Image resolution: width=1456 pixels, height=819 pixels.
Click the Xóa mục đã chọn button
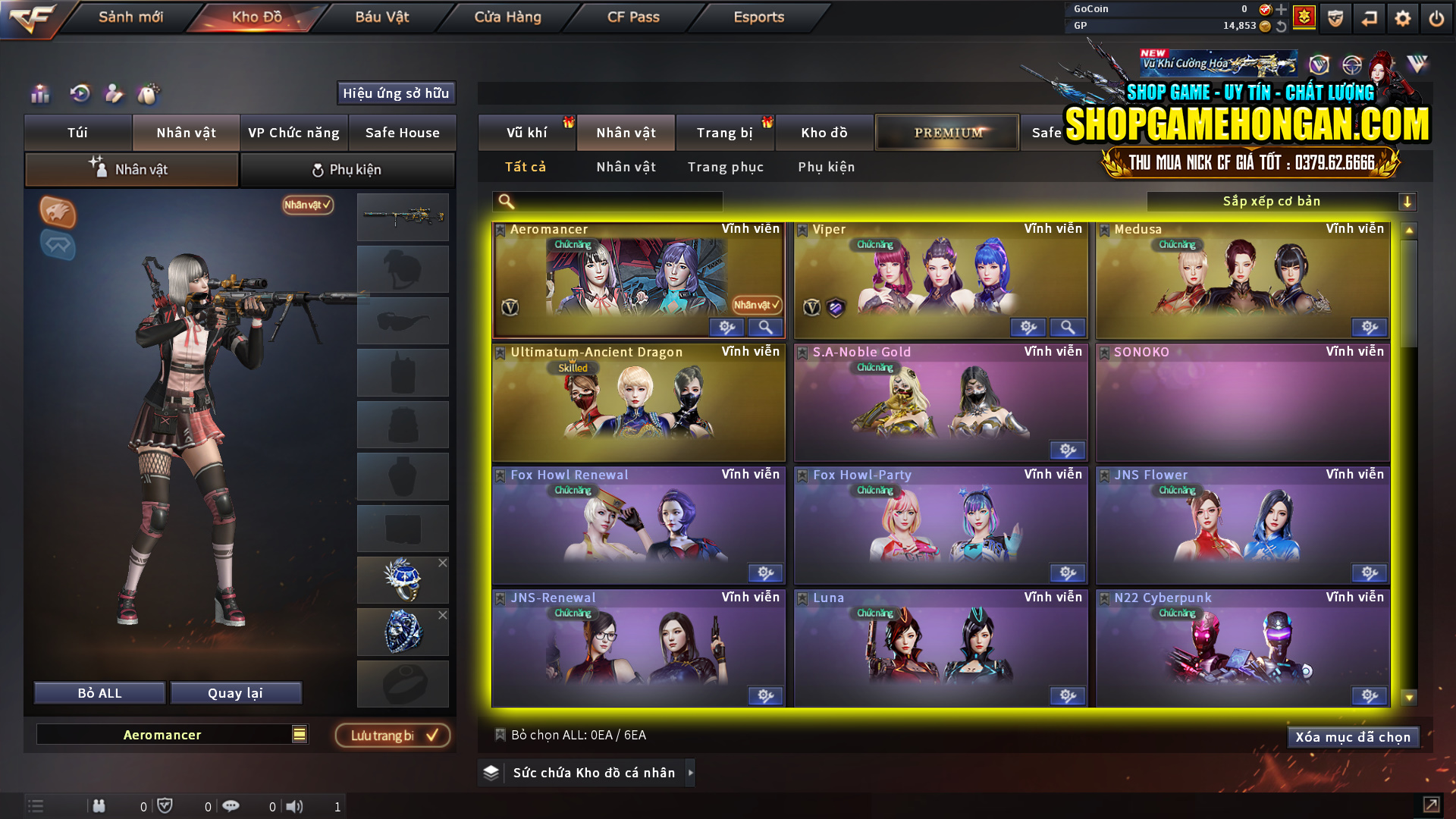[1353, 736]
